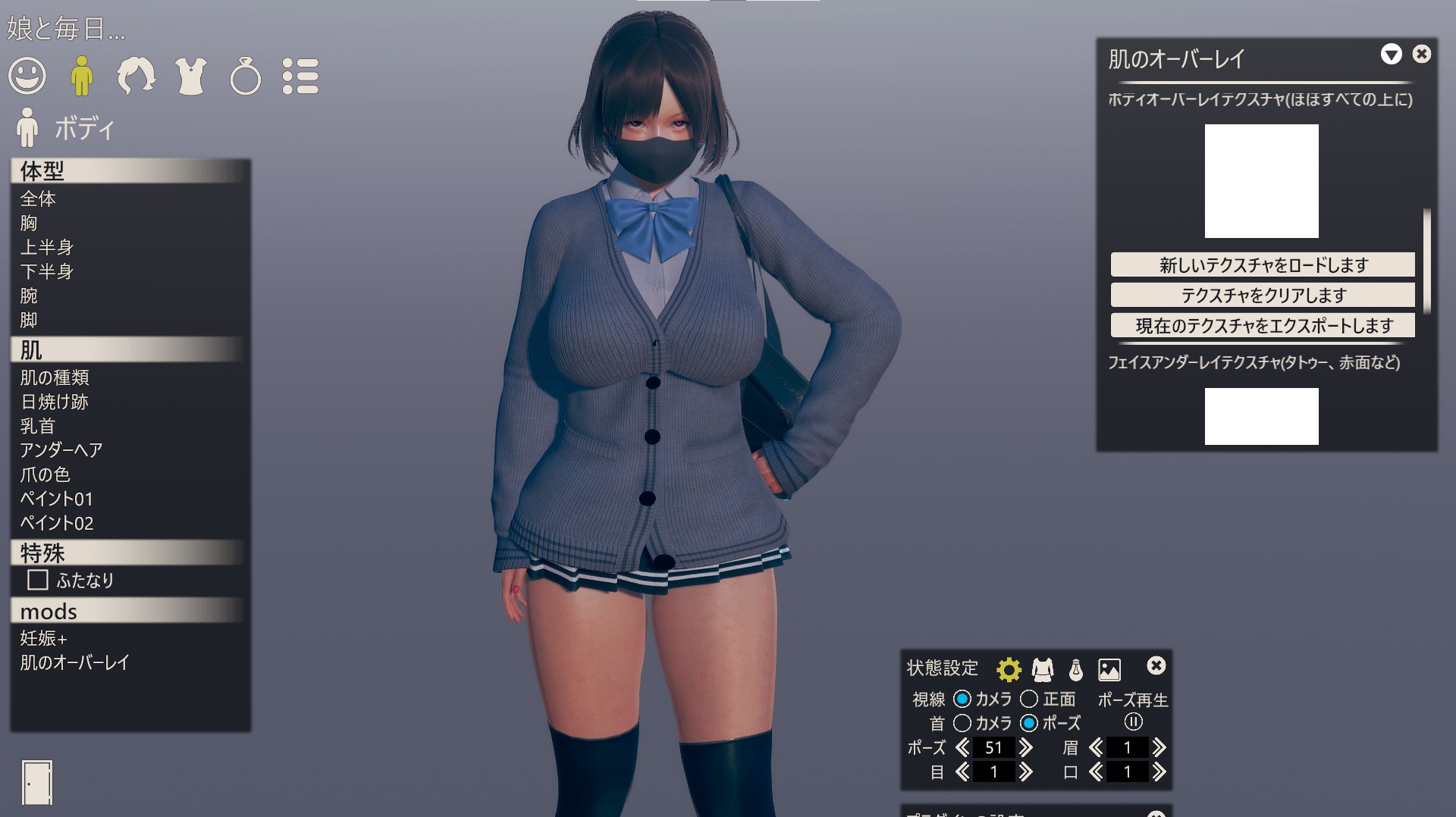Viewport: 1456px width, 817px height.
Task: Select the accessory ring icon tab
Action: coord(245,77)
